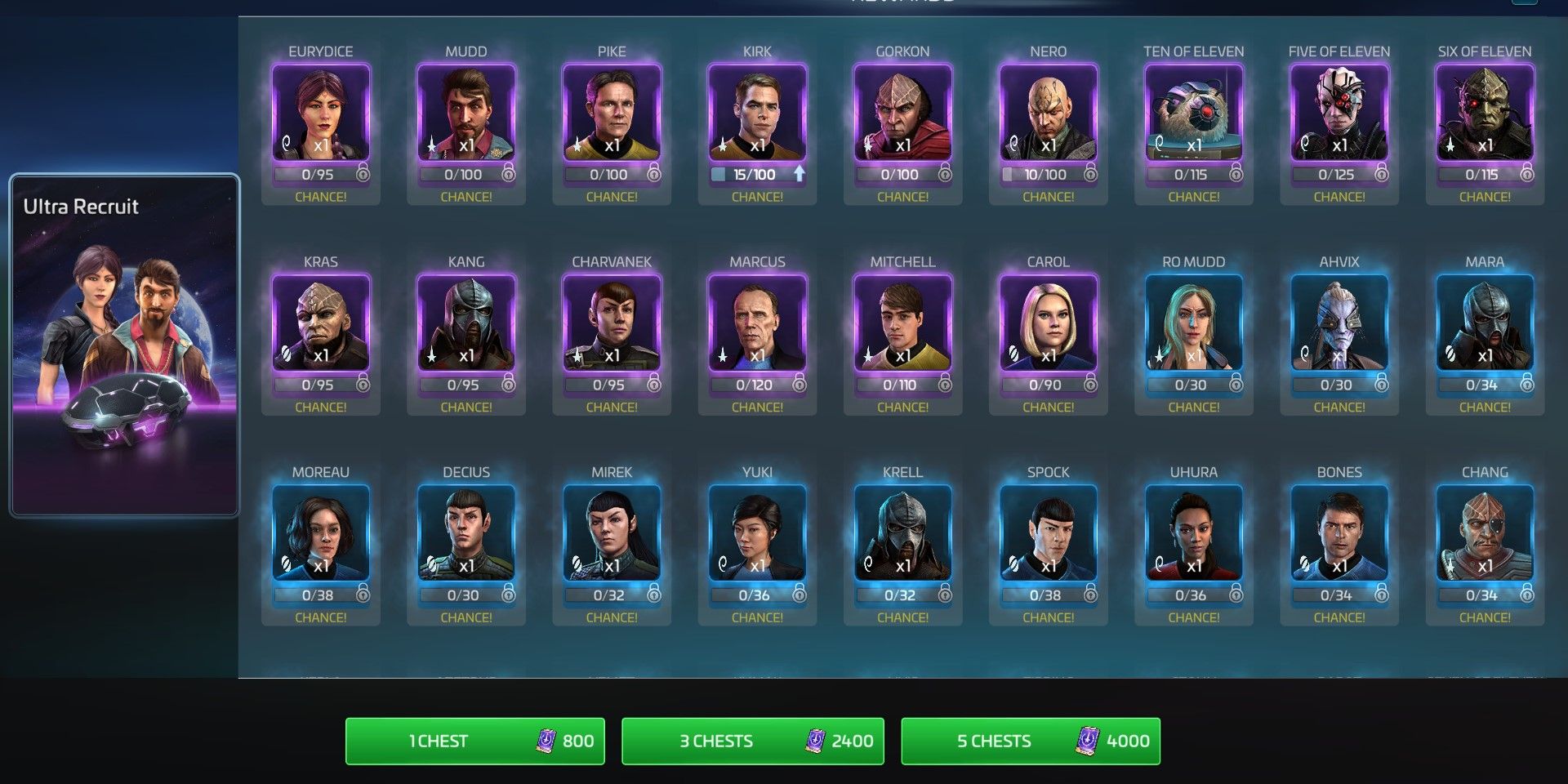Inspect the Chang officer reward
Screen dimensions: 1568x784
(x=1484, y=534)
